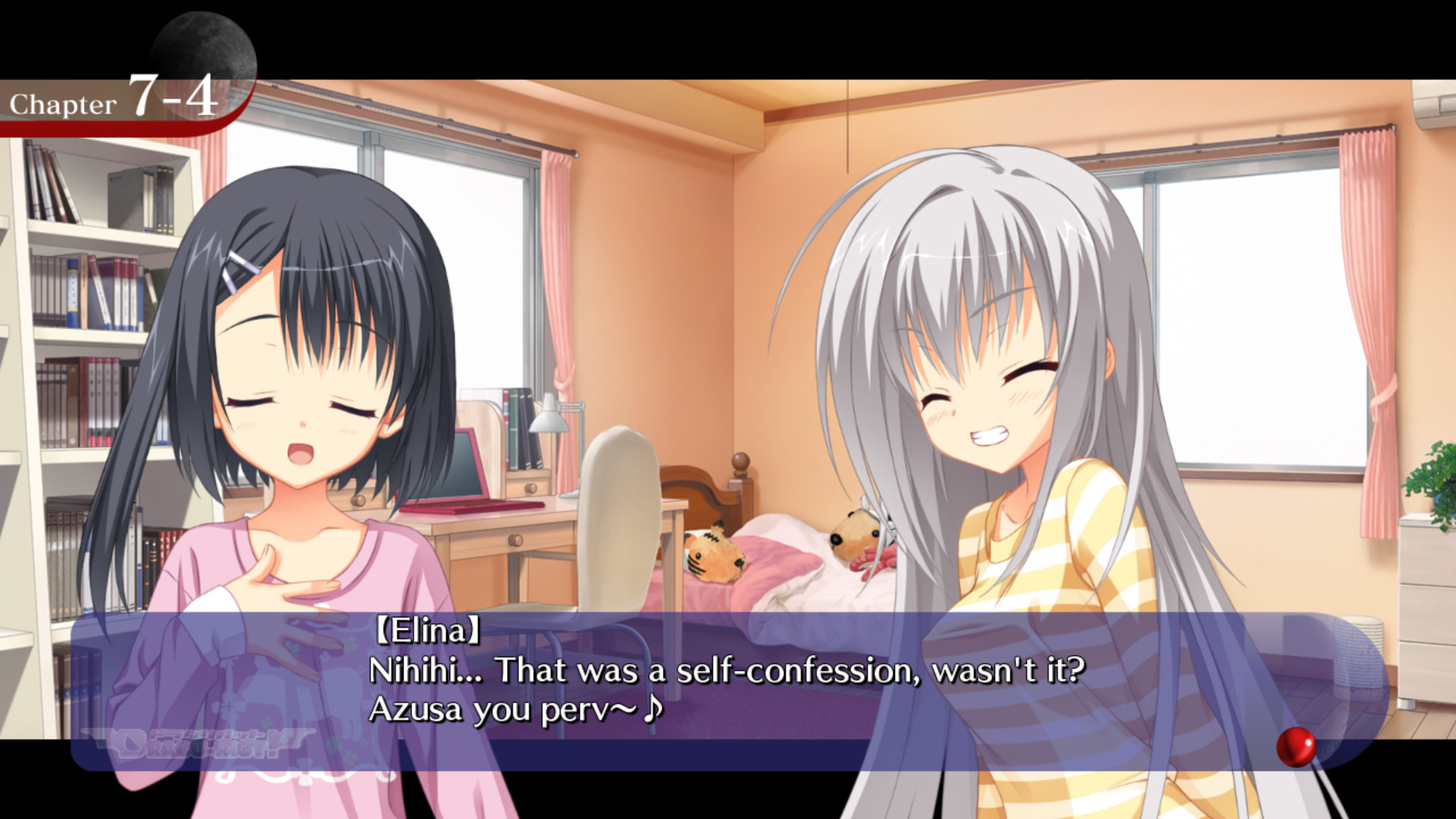Click the red orb to advance dialogue
Viewport: 1456px width, 819px height.
coord(1296,746)
